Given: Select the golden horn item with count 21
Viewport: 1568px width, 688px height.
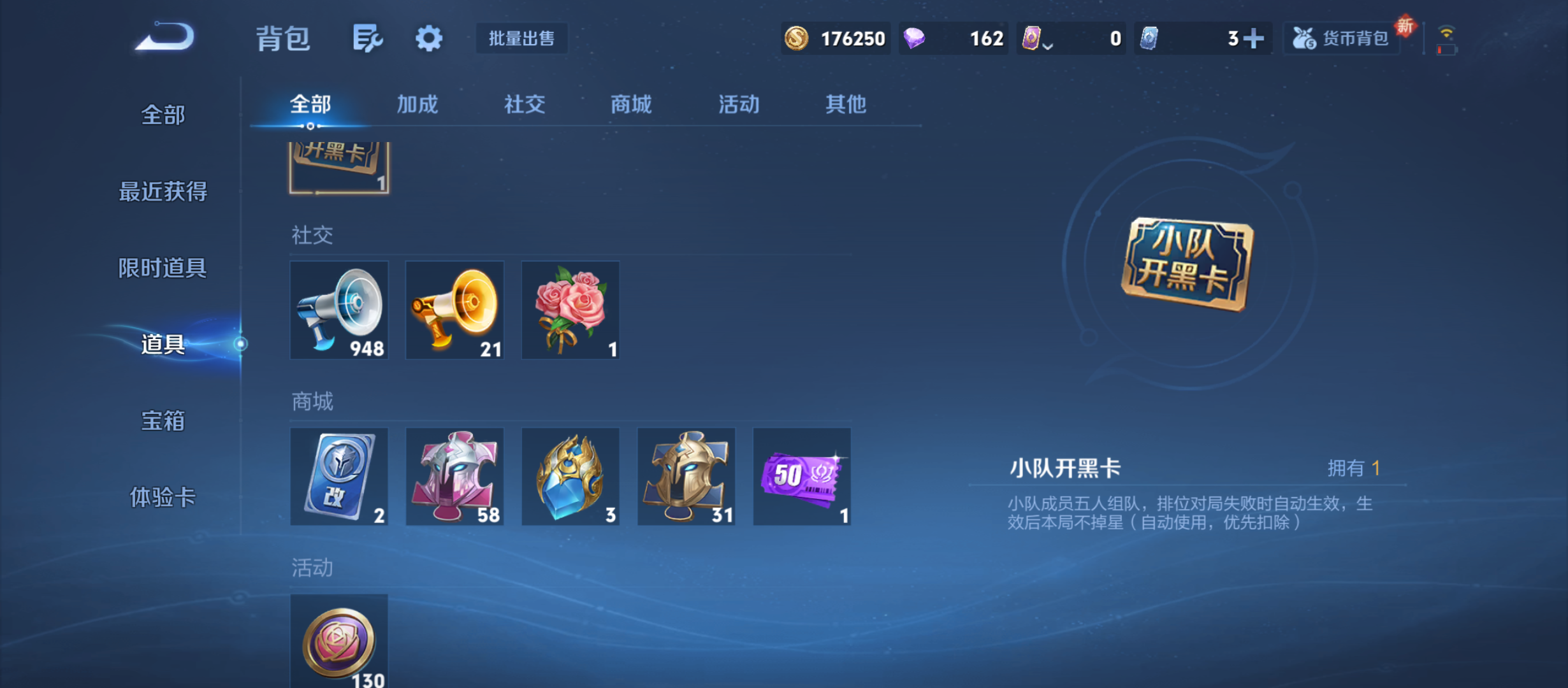Looking at the screenshot, I should (454, 310).
